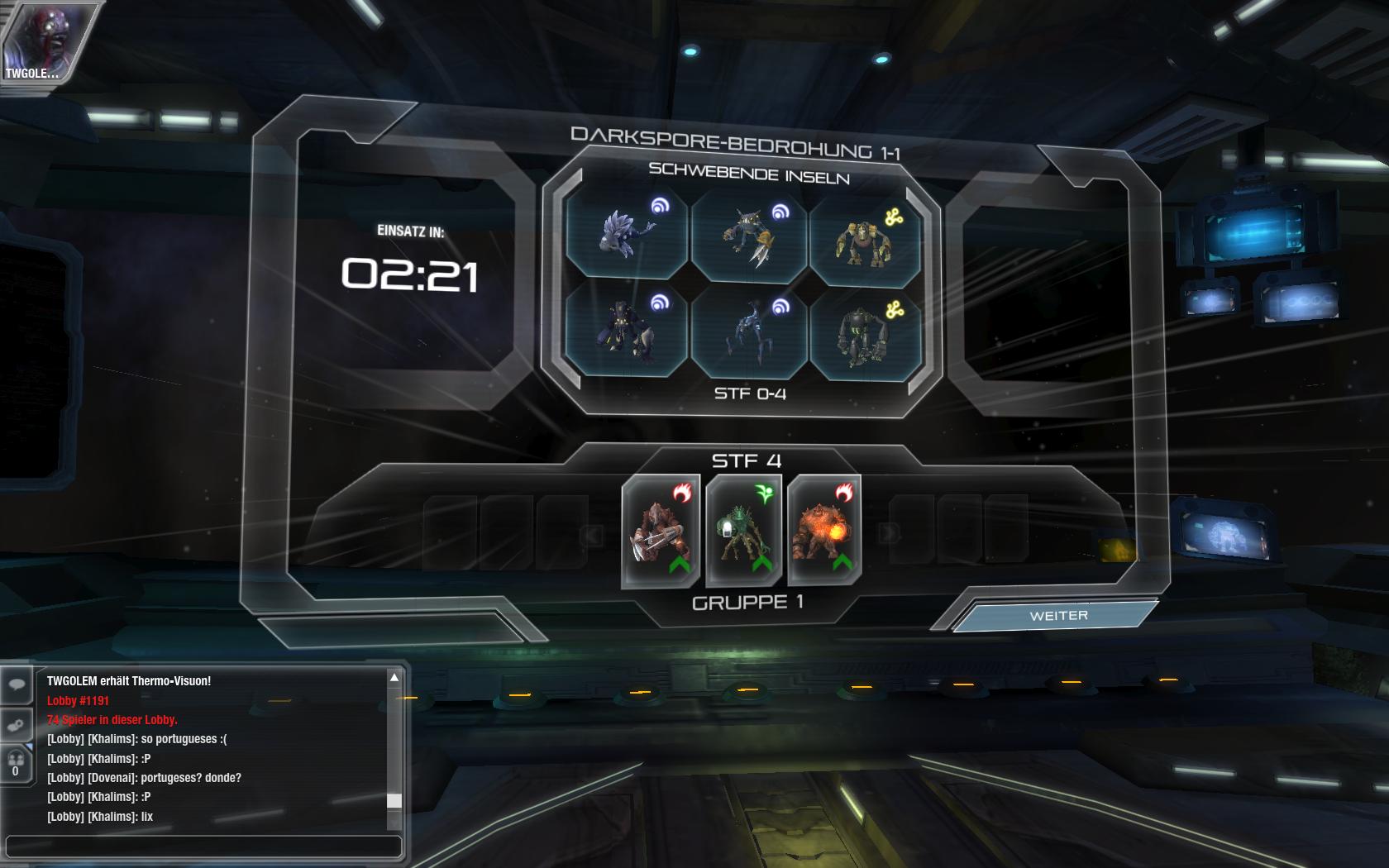
Task: Pick the fiery magma golem hero card
Action: tap(824, 531)
